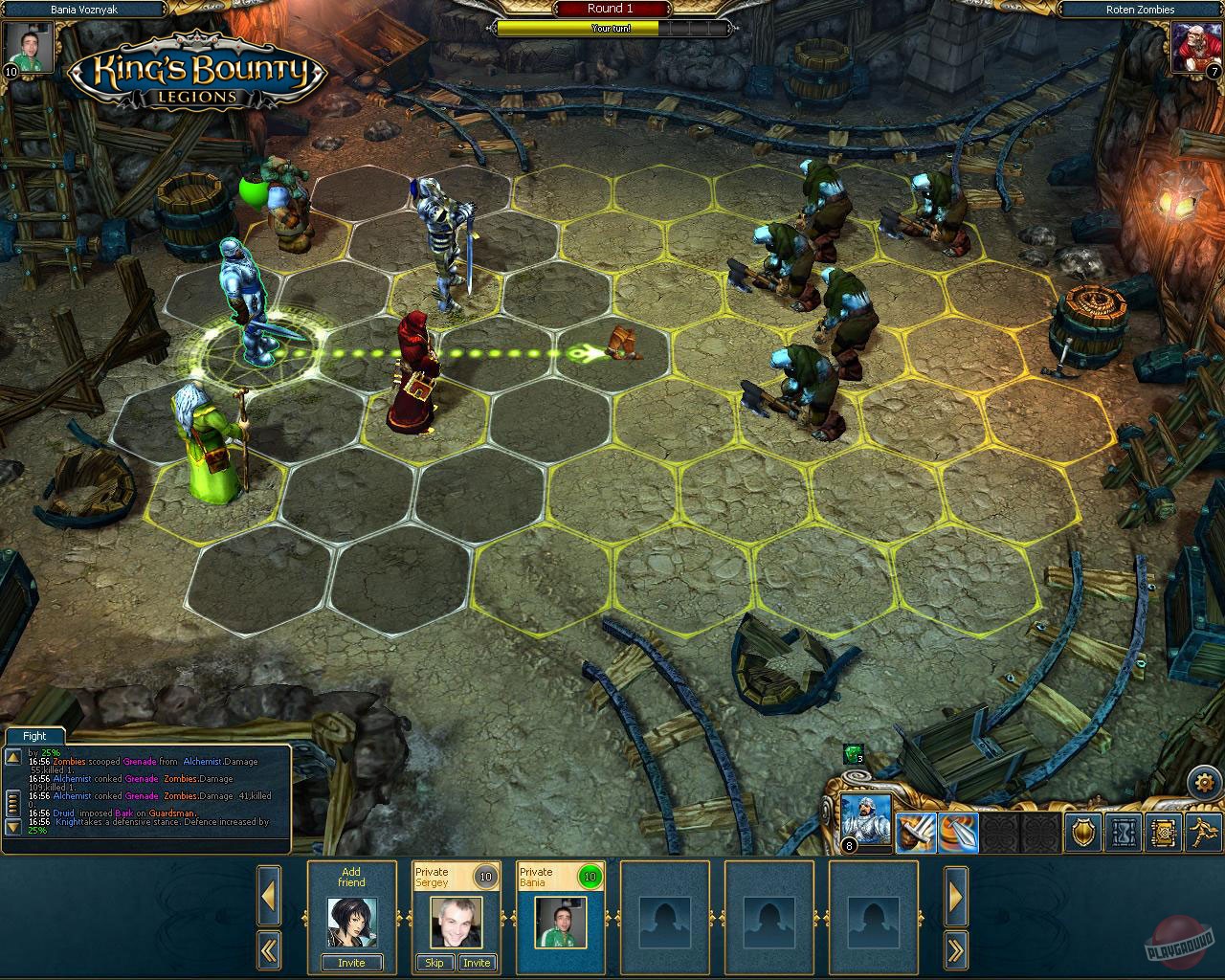Click the single right arrow in friends bar
1225x980 pixels.
pyautogui.click(x=955, y=897)
